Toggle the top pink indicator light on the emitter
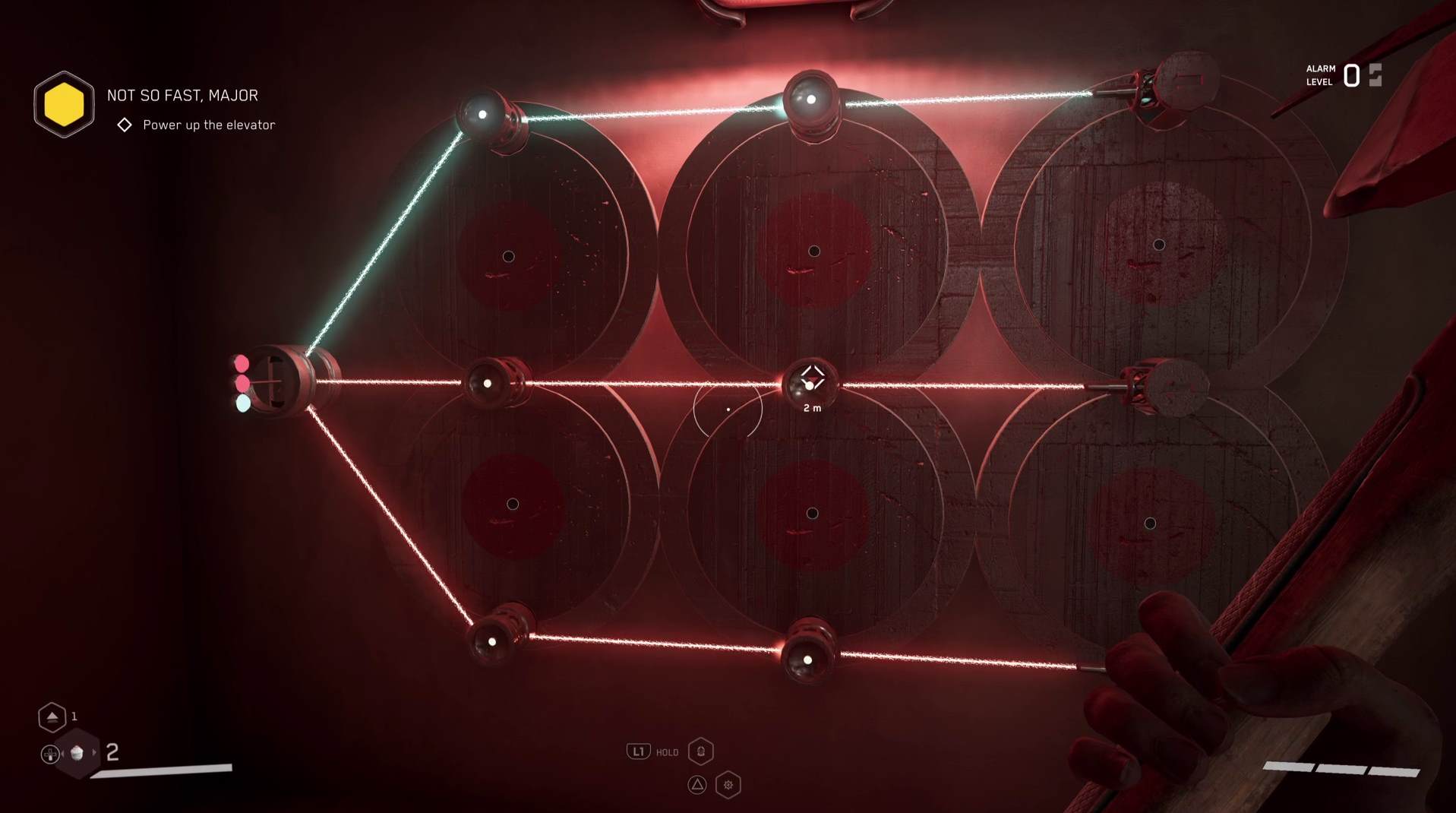Screen dimensions: 1456x813 point(242,363)
